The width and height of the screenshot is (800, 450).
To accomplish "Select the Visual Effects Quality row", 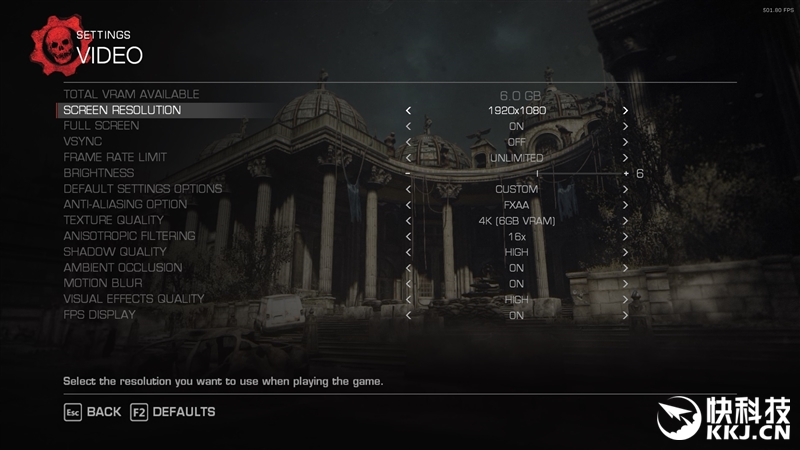I will (x=133, y=299).
